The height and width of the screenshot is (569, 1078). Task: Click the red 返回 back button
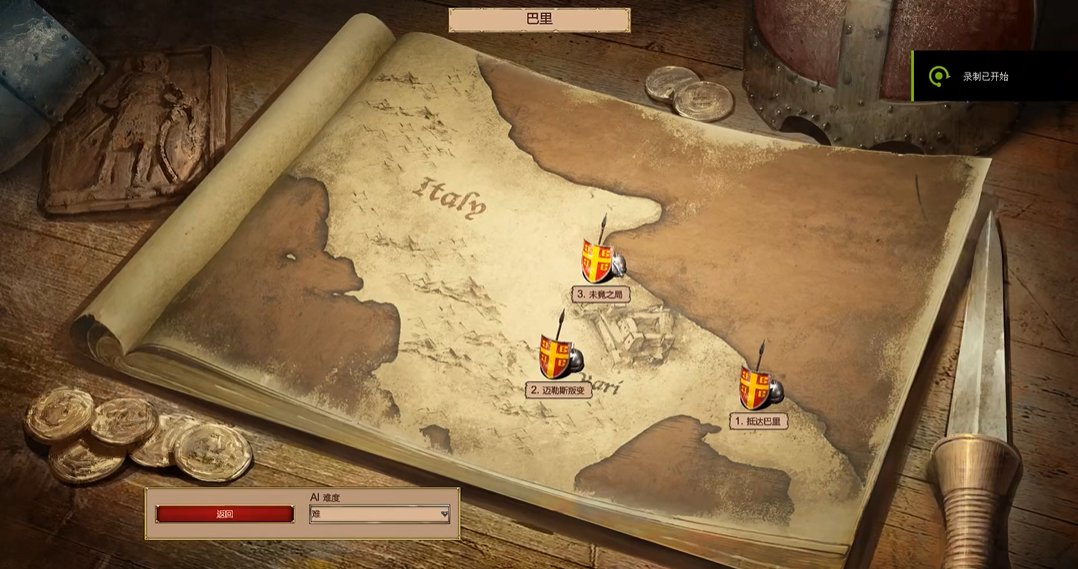225,514
